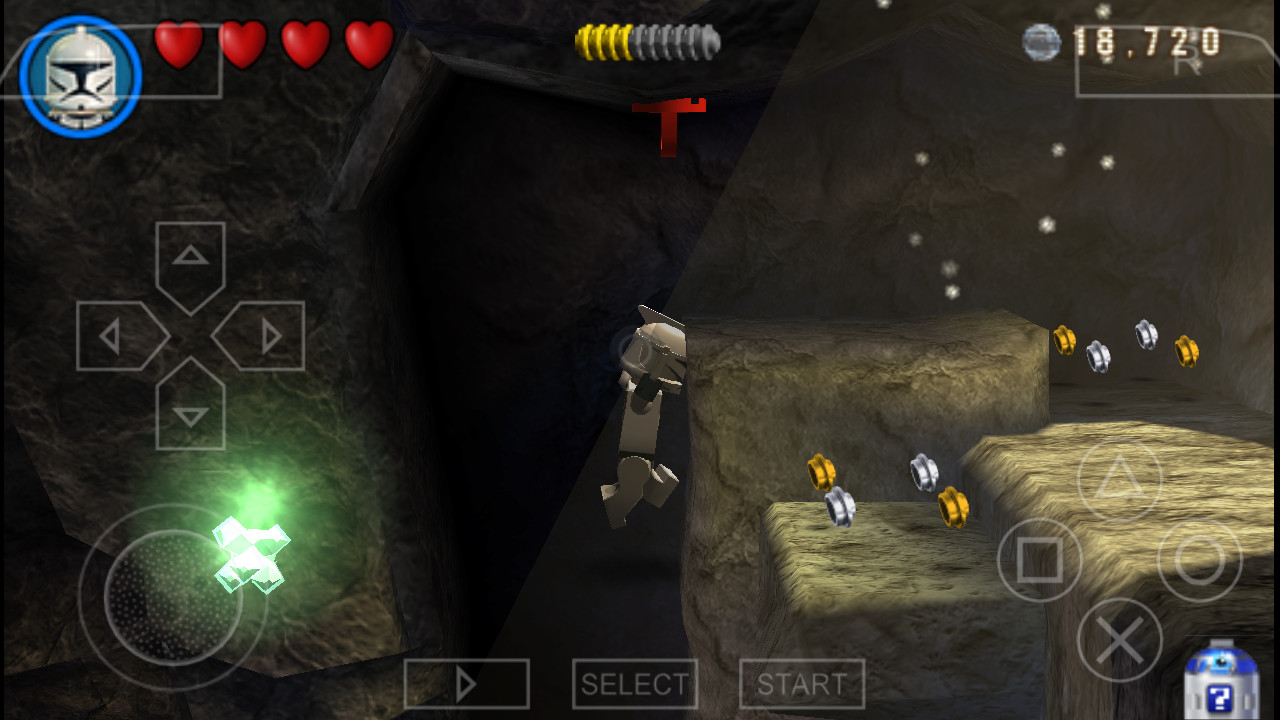Tap the on-screen square button
The height and width of the screenshot is (720, 1280).
(x=1040, y=561)
